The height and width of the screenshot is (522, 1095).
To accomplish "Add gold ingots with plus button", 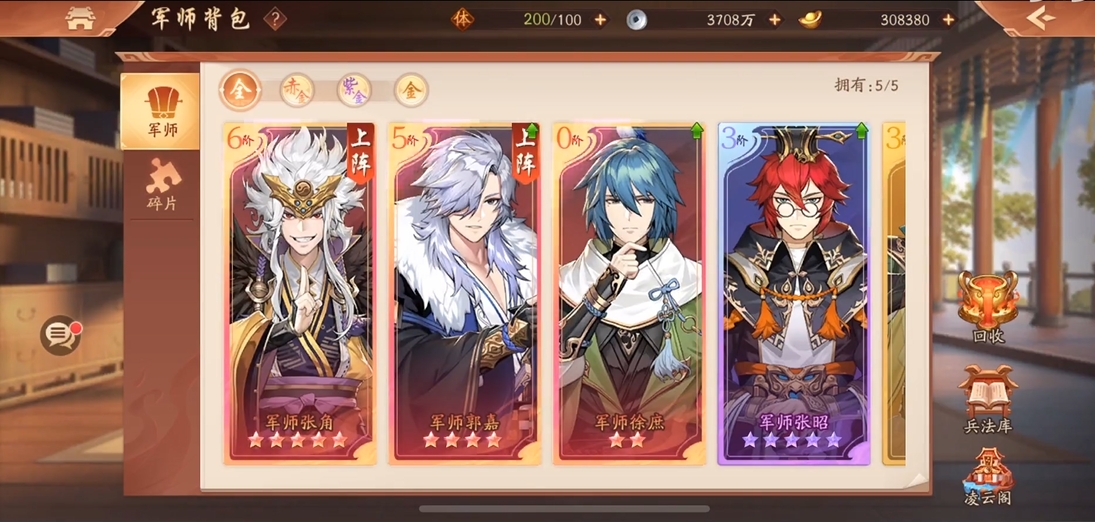I will pos(948,19).
